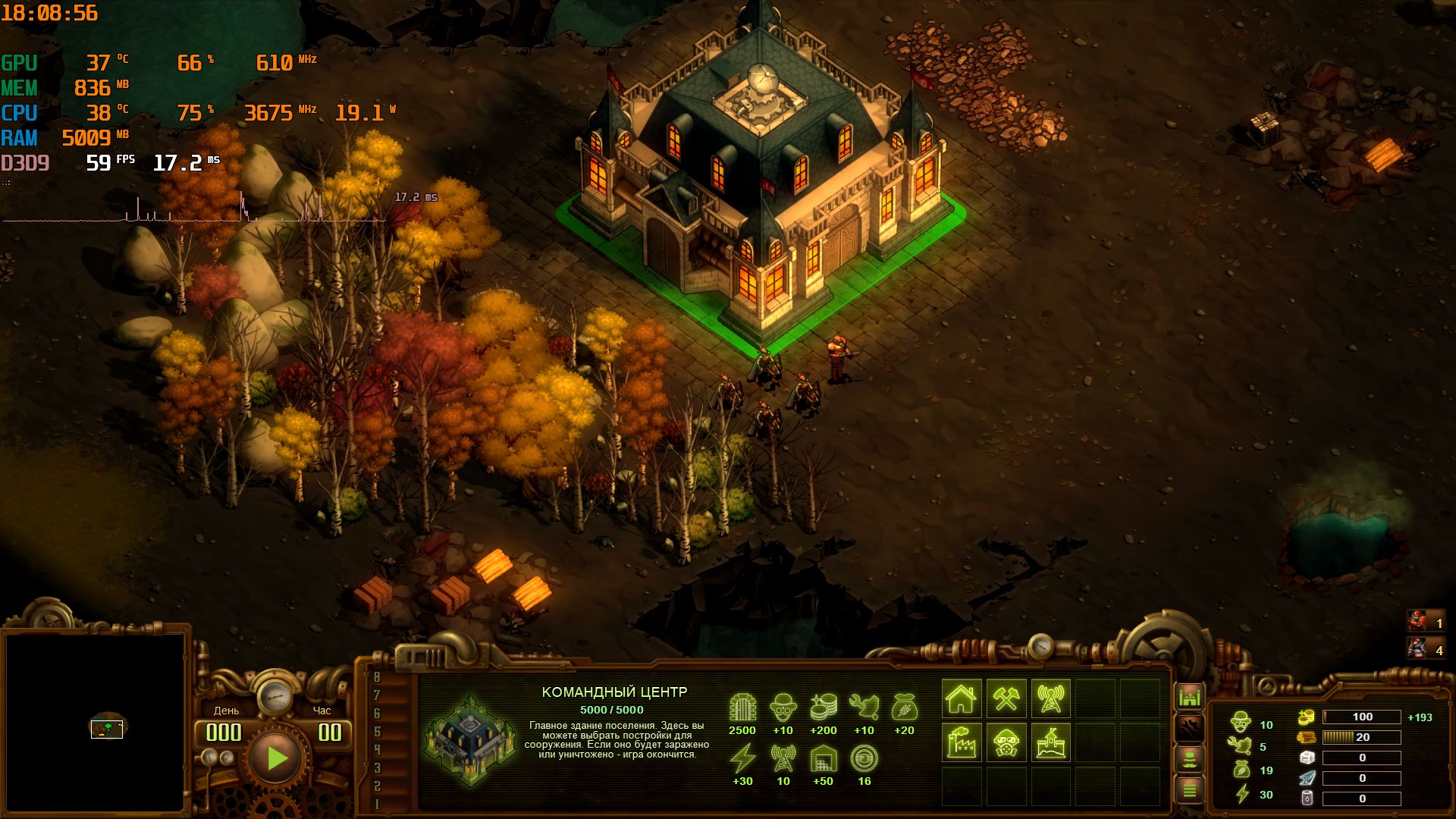Switch to the mustache hat side tab
Image resolution: width=1456 pixels, height=819 pixels.
[x=1190, y=759]
